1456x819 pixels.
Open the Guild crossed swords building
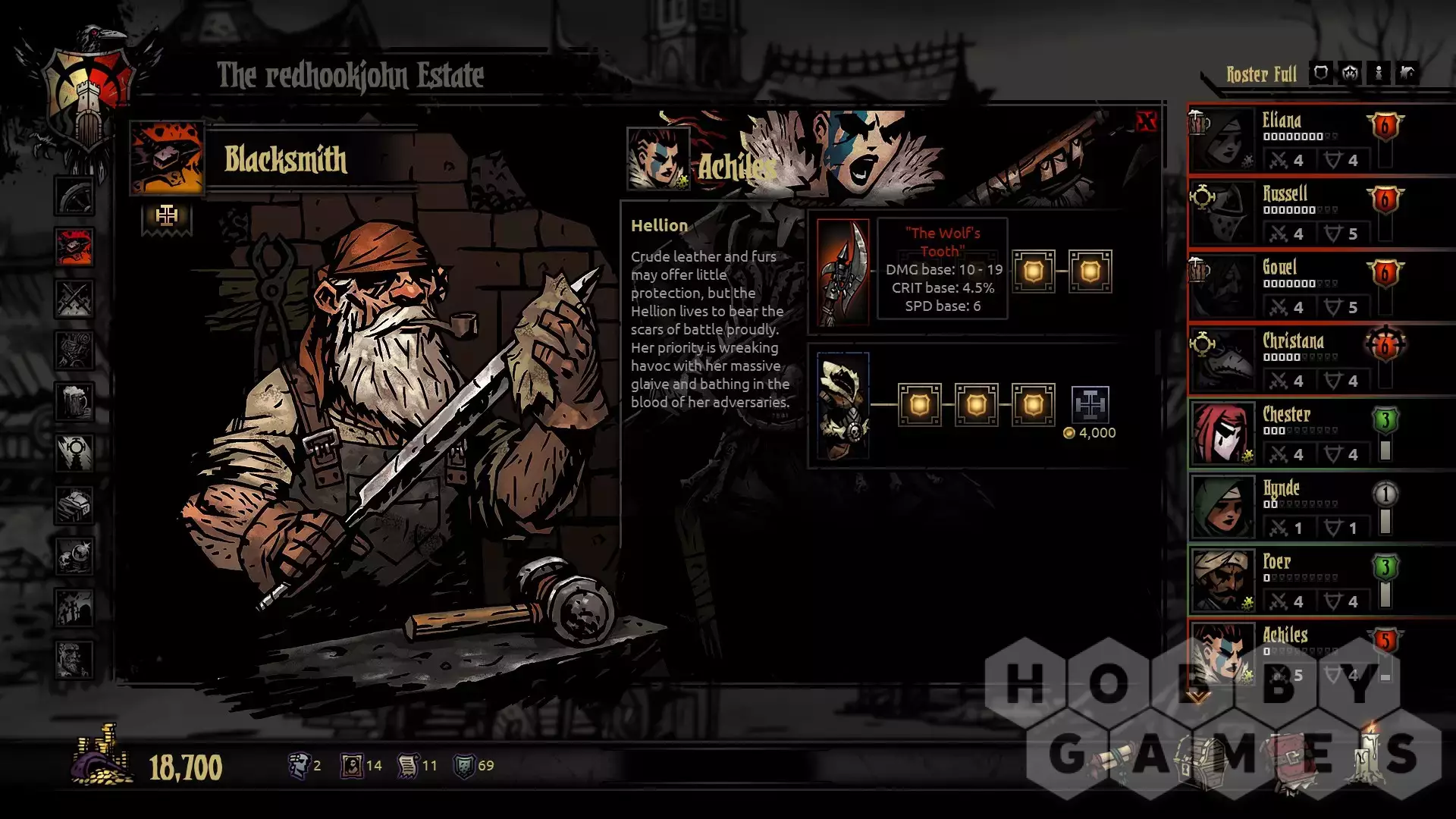pyautogui.click(x=74, y=298)
